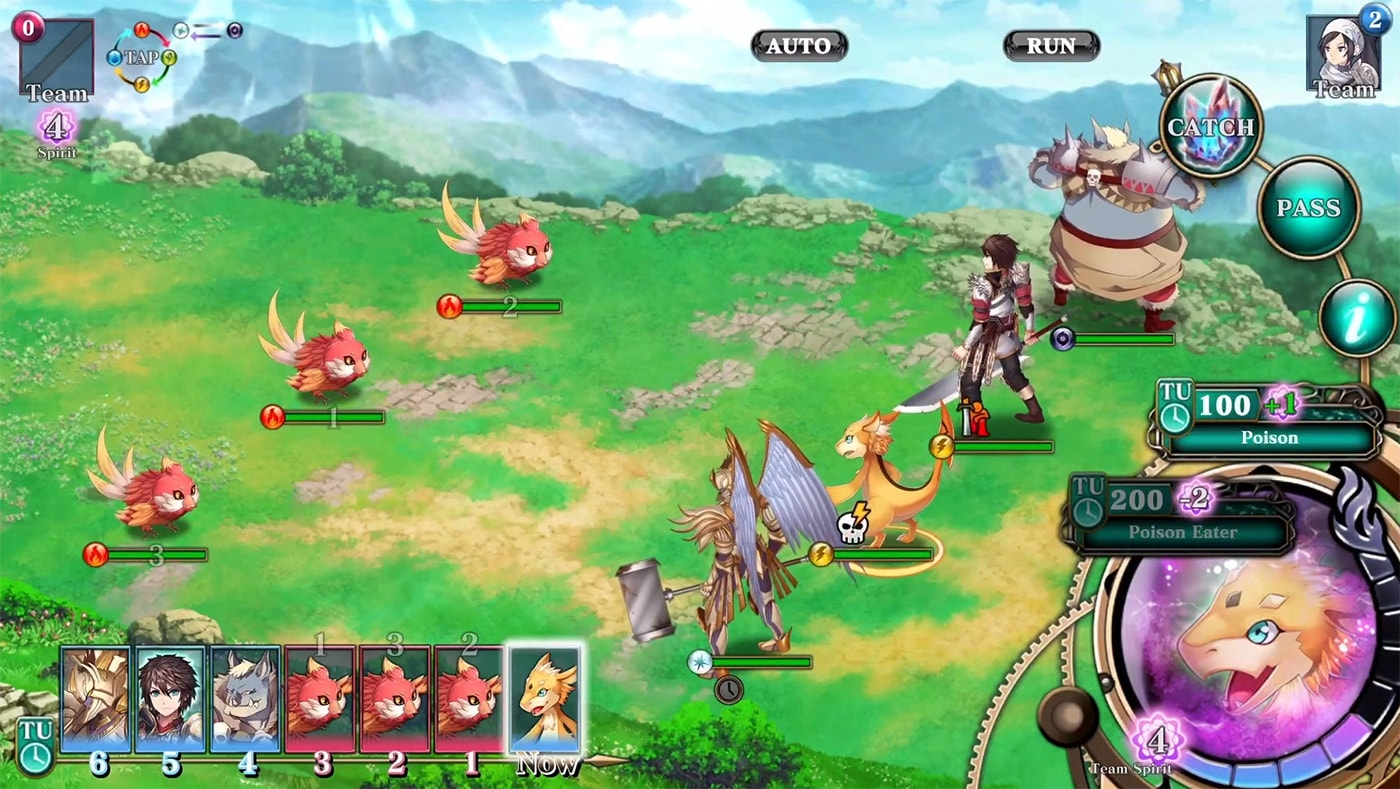Select the dark-haired swordsman turn-order portrait
The width and height of the screenshot is (1400, 789).
[x=170, y=699]
